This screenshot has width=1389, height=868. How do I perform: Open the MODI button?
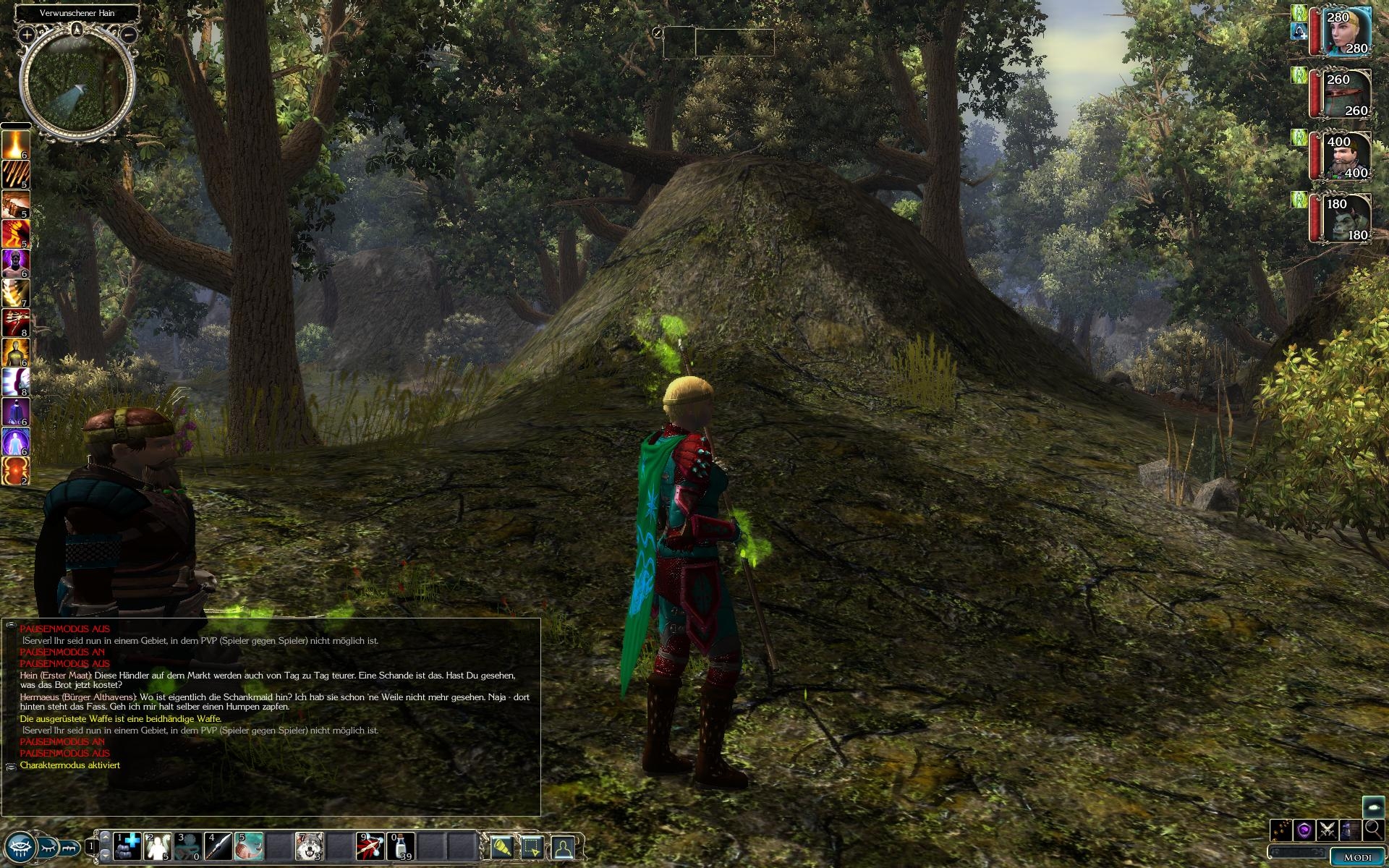[x=1356, y=857]
